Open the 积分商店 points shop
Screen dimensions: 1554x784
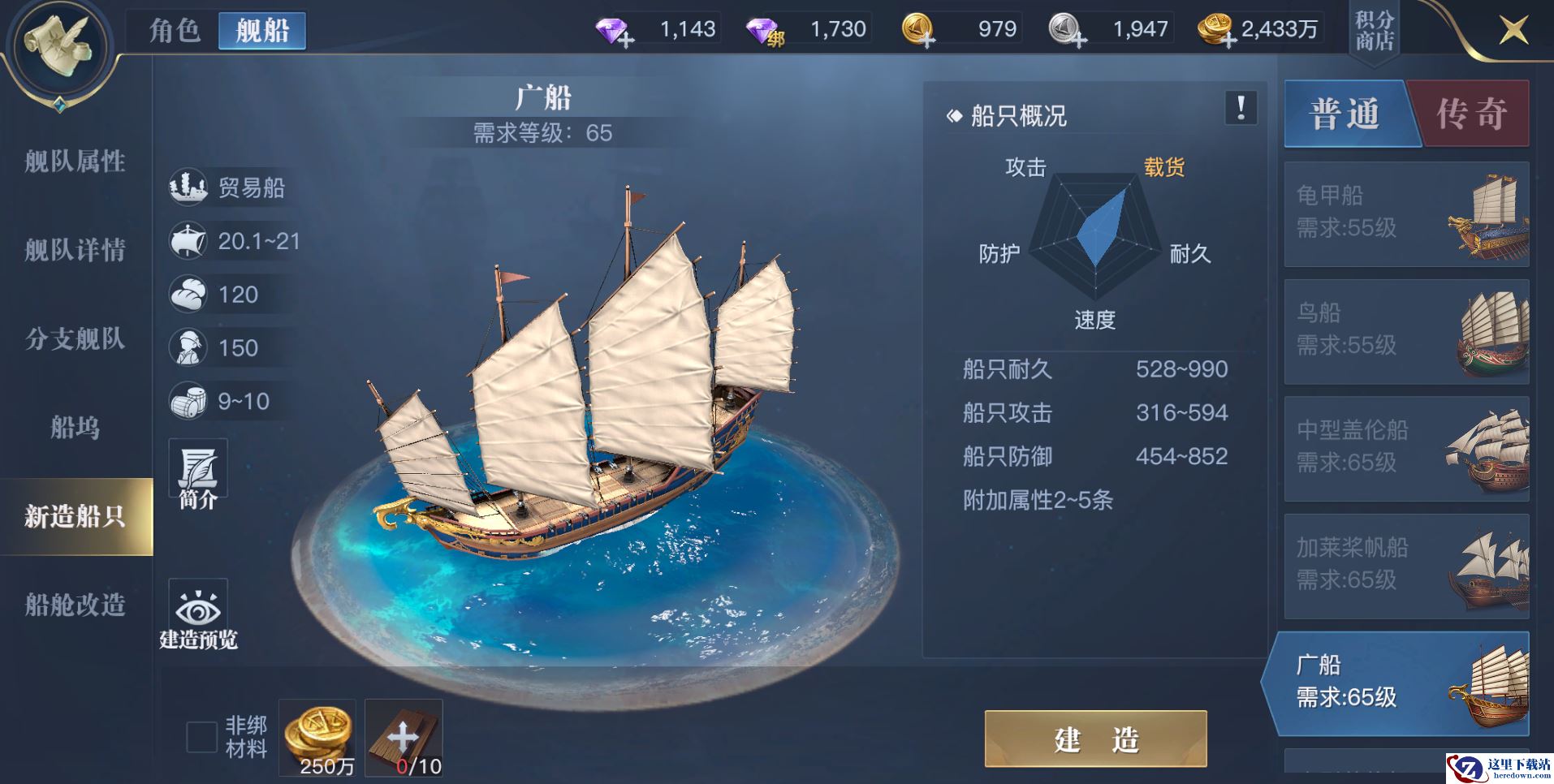pos(1374,31)
